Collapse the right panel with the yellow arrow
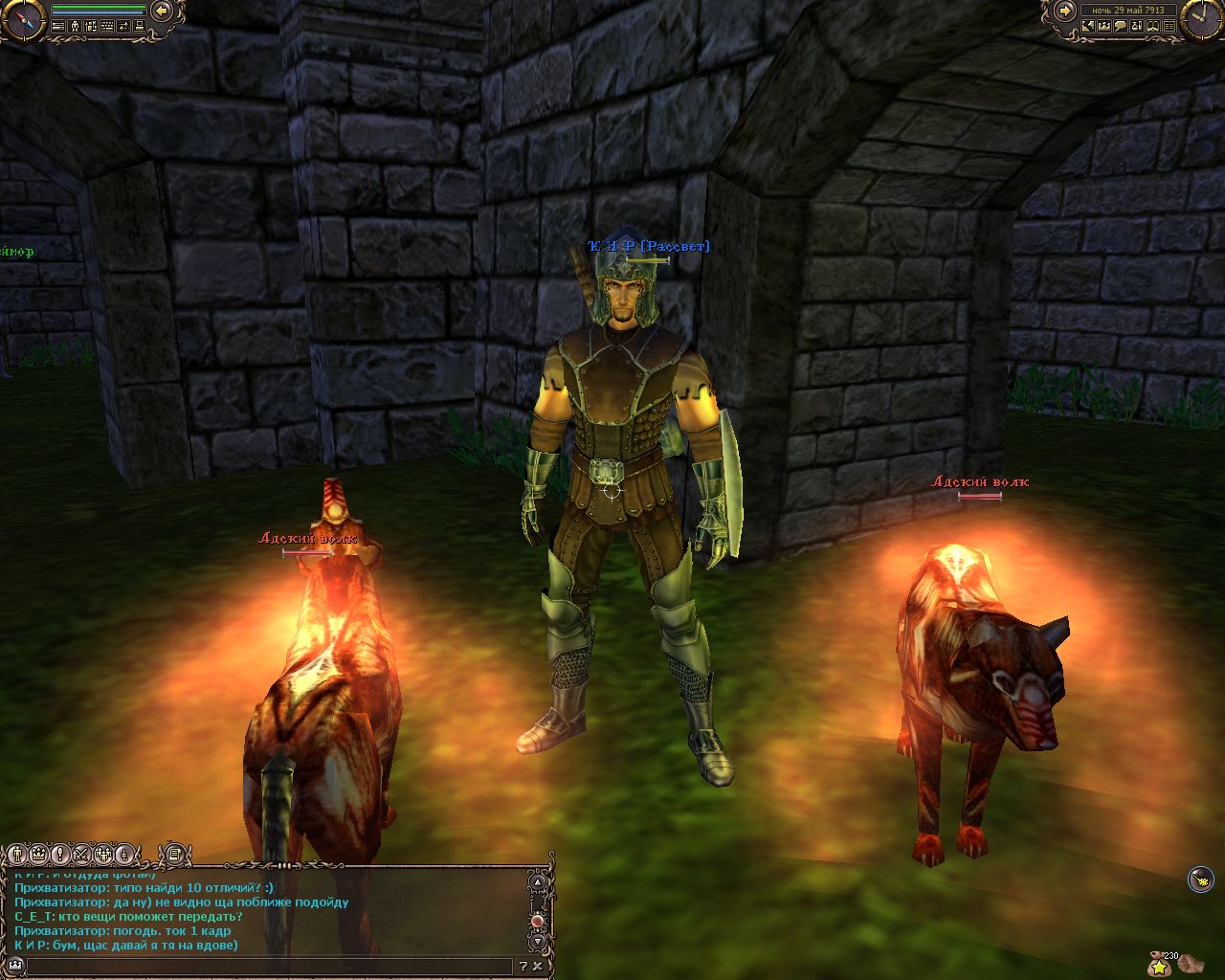This screenshot has width=1225, height=980. (1064, 11)
